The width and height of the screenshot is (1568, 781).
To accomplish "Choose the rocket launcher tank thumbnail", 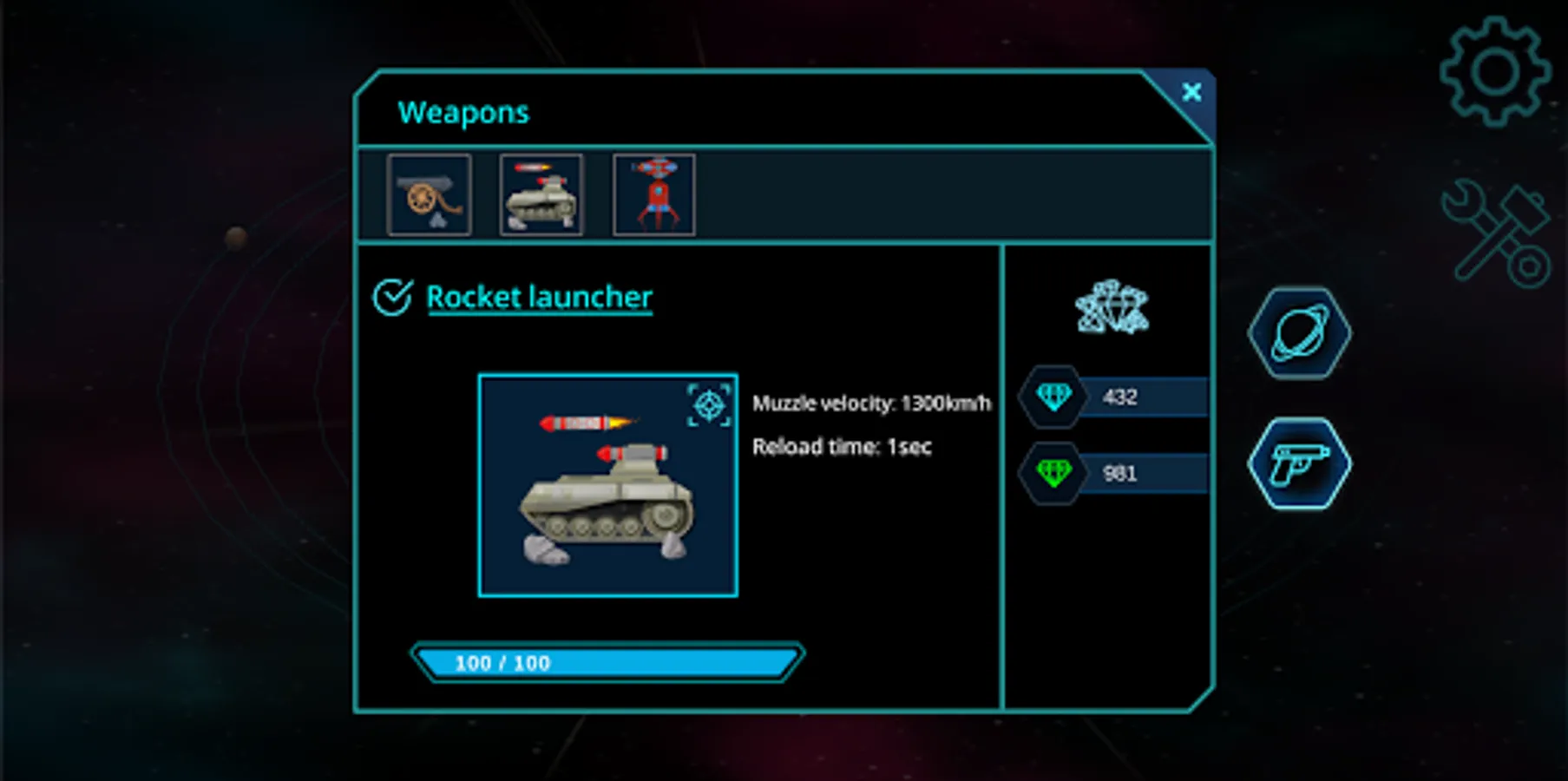I will 541,194.
